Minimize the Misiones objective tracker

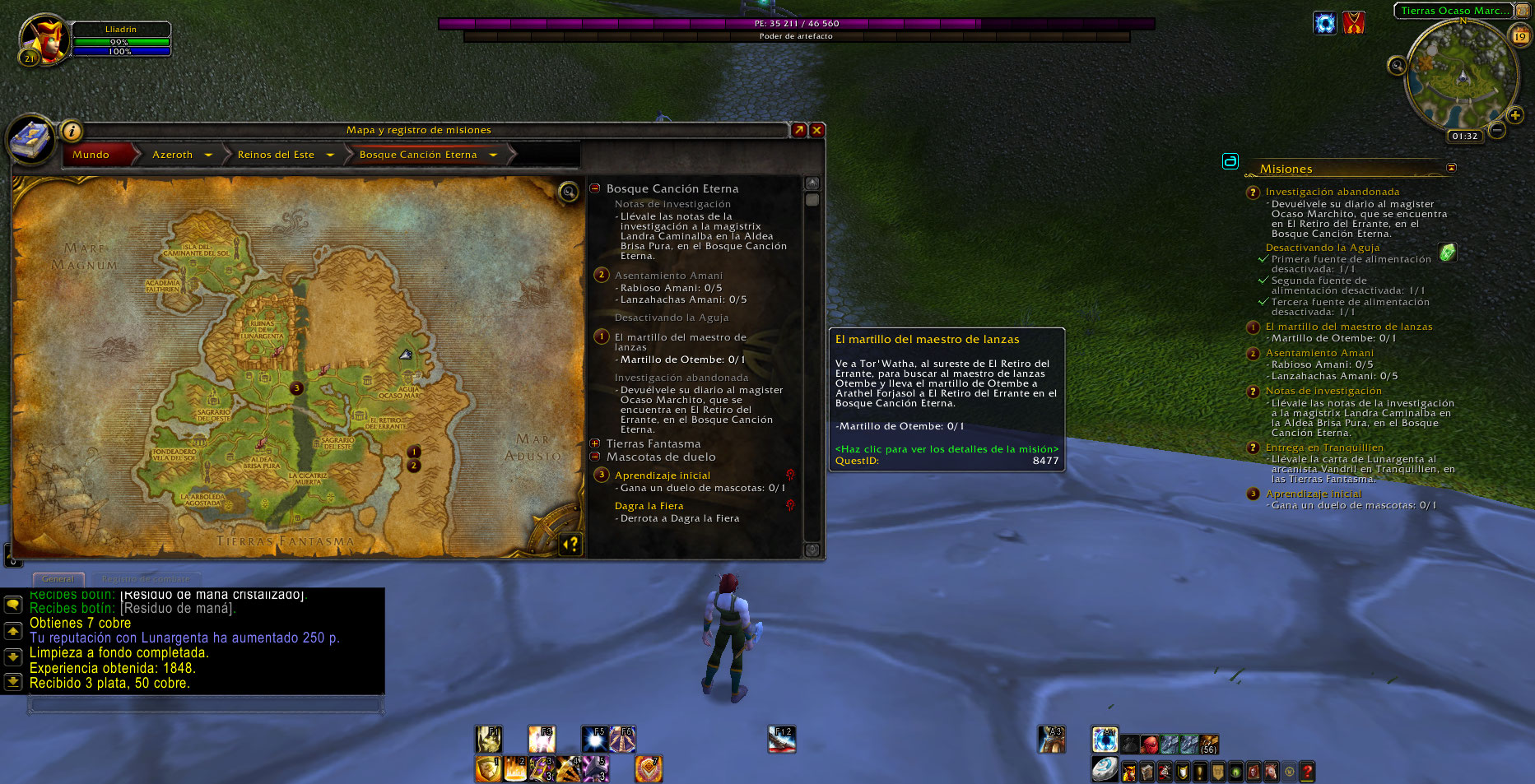pos(1451,168)
